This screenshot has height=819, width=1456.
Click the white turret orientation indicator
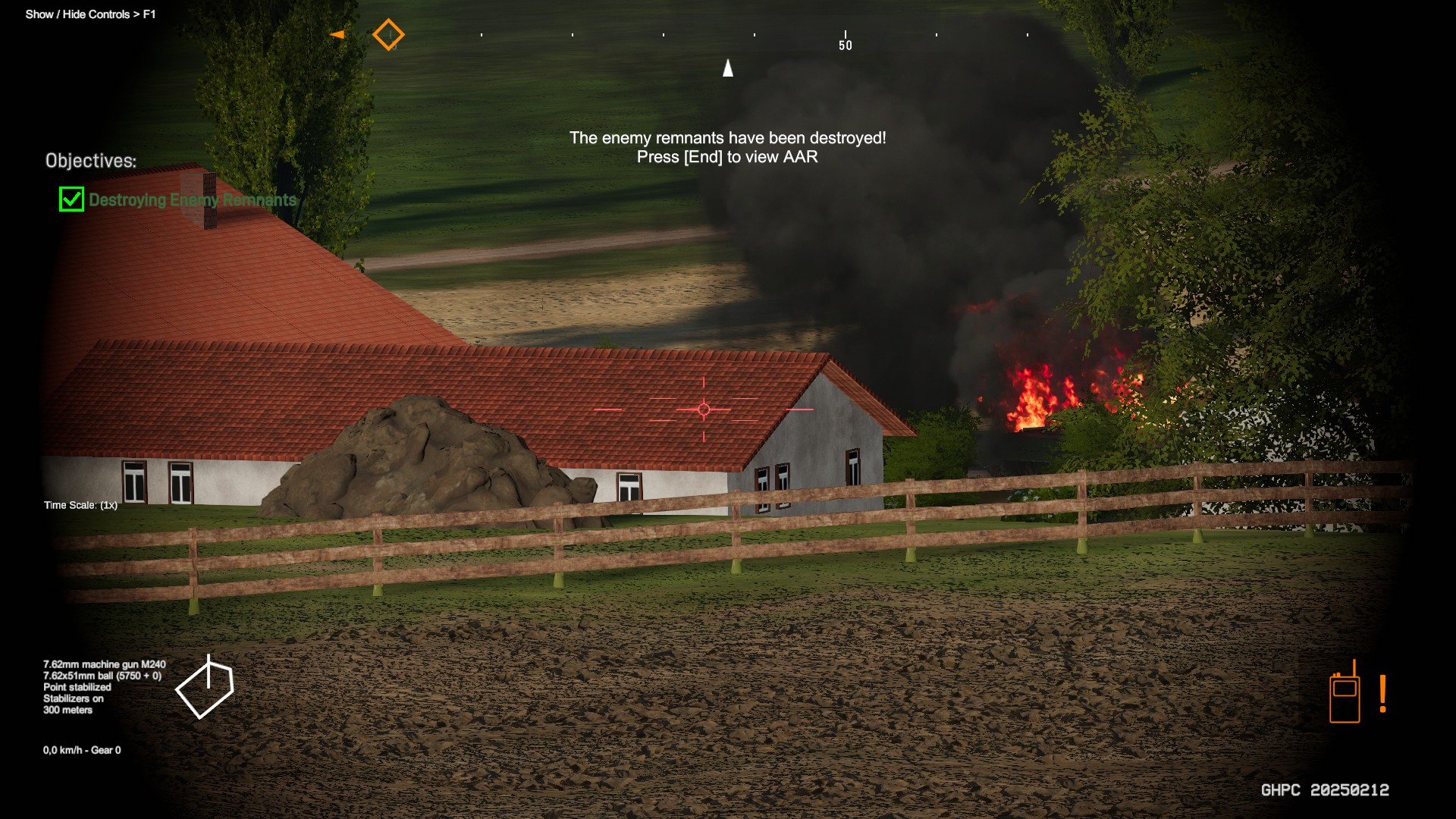tap(205, 689)
